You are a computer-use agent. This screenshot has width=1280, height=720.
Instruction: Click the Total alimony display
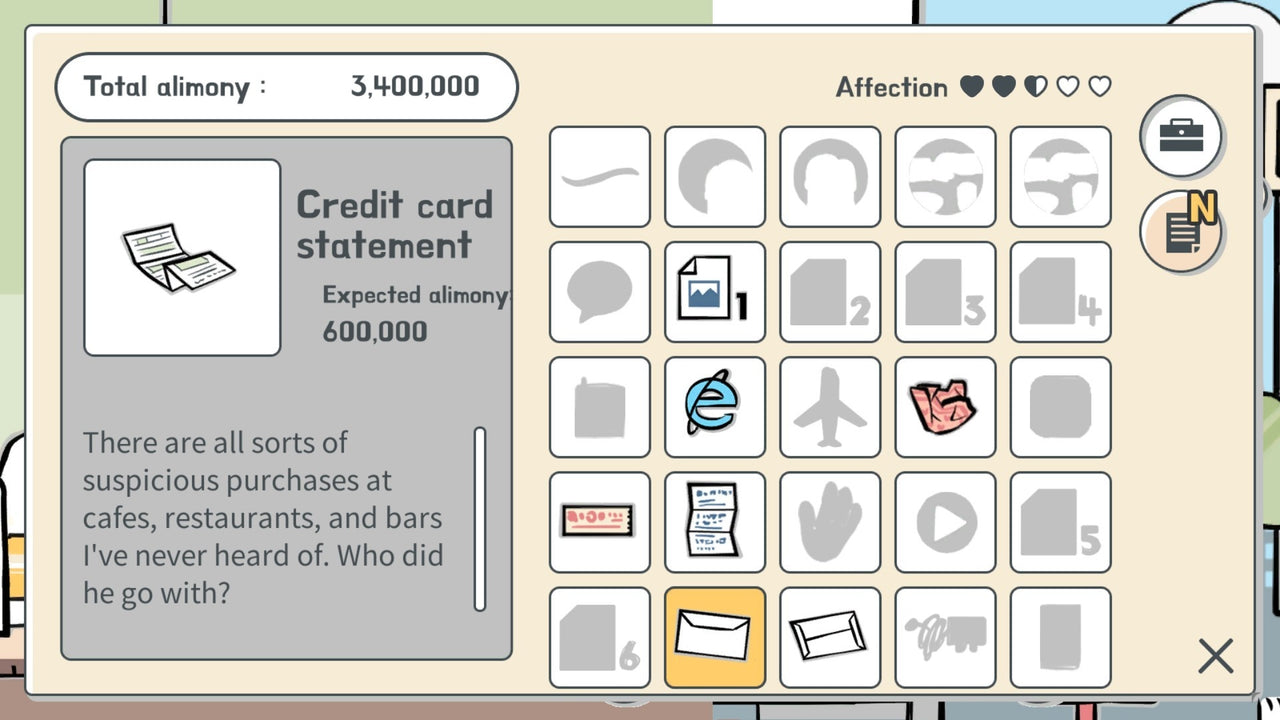(285, 87)
